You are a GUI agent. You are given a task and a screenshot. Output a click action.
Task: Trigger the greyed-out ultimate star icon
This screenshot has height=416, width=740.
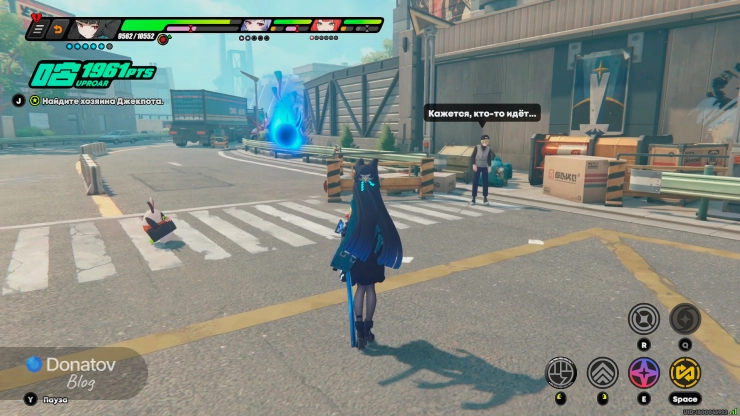click(x=685, y=319)
